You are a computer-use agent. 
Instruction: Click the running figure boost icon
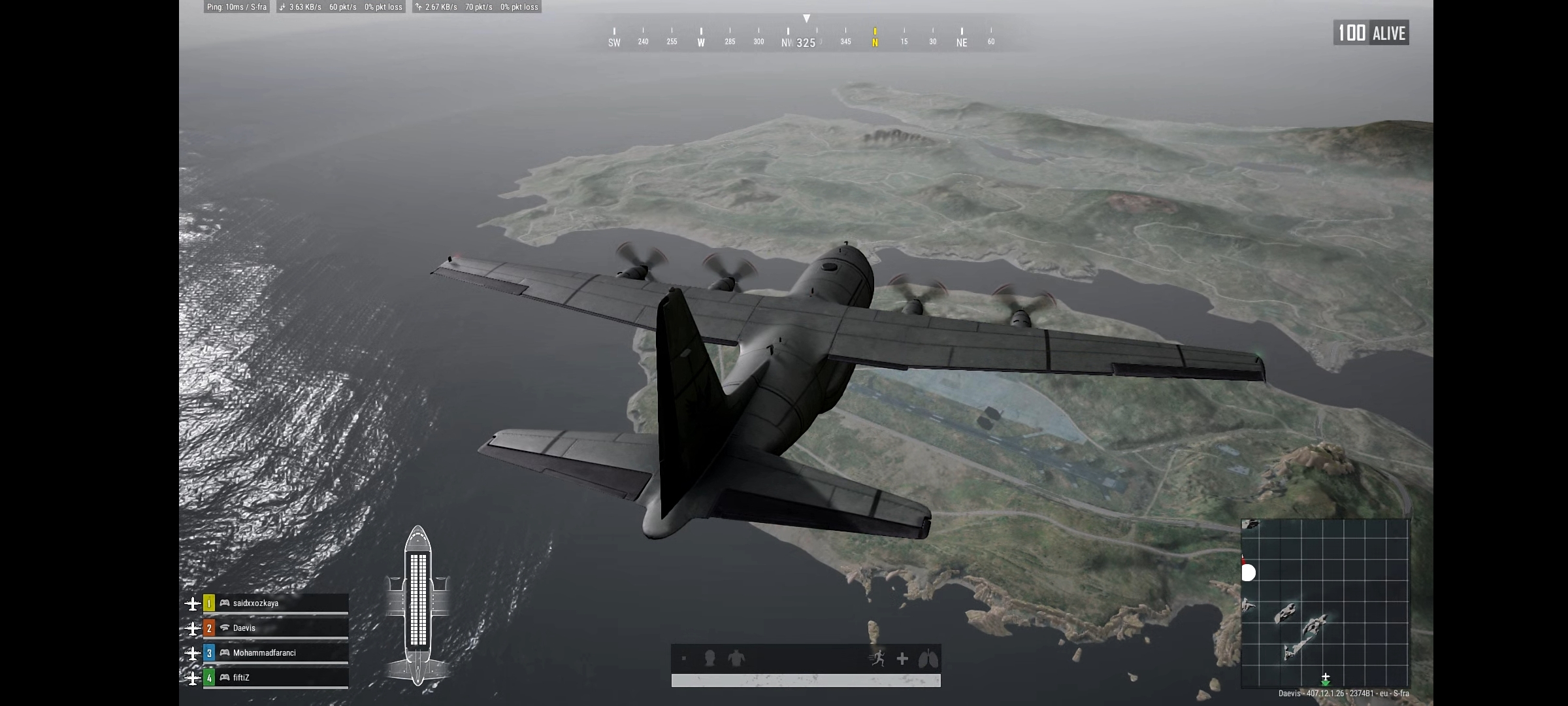(x=878, y=659)
